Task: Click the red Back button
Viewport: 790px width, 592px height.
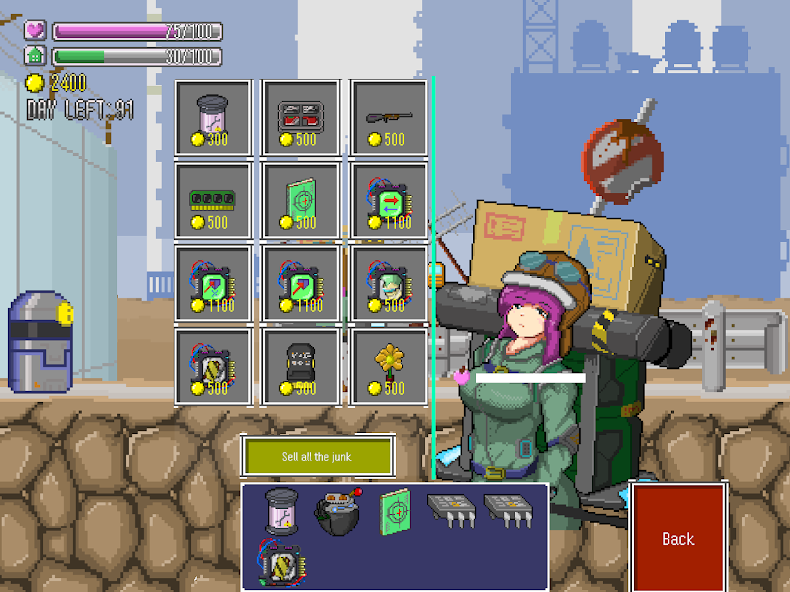Action: (x=677, y=537)
